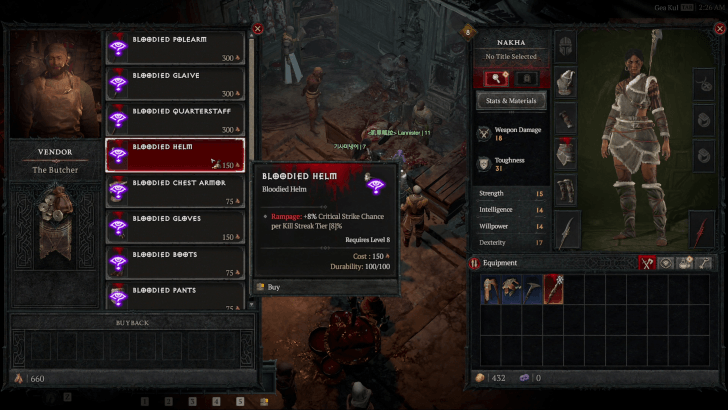The height and width of the screenshot is (410, 728).
Task: Select the equipped boots slot
Action: 565,190
